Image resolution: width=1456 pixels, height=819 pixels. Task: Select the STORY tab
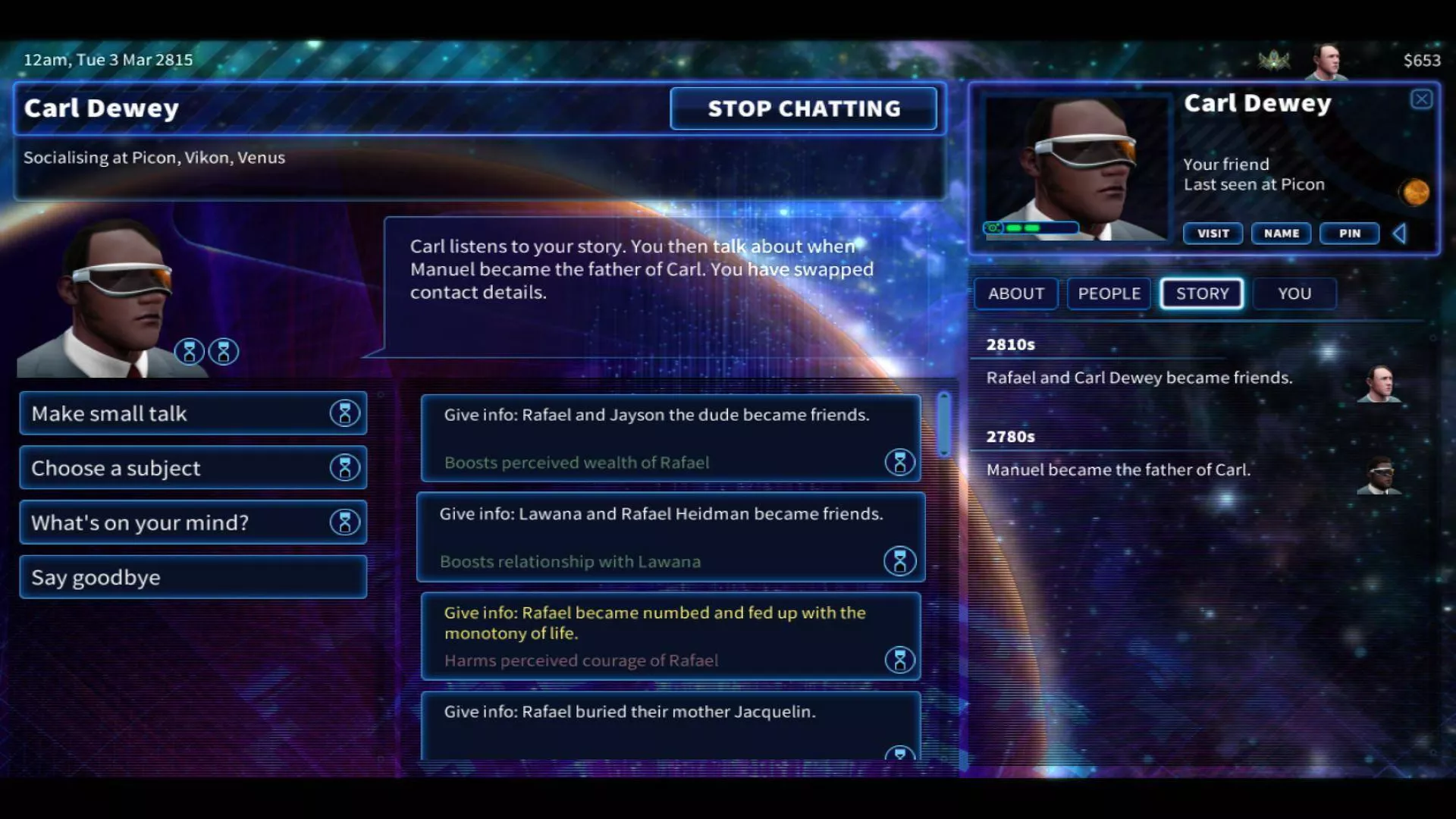click(x=1202, y=293)
